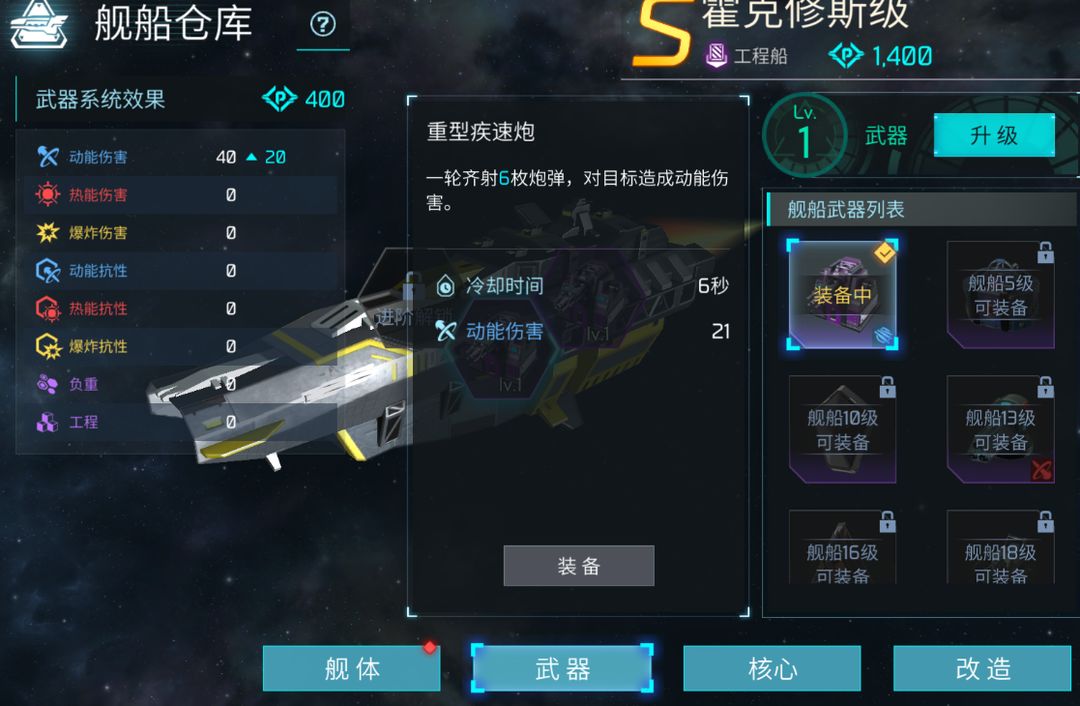
Task: Choose the locked 舰船16级 weapon slot
Action: pyautogui.click(x=842, y=550)
